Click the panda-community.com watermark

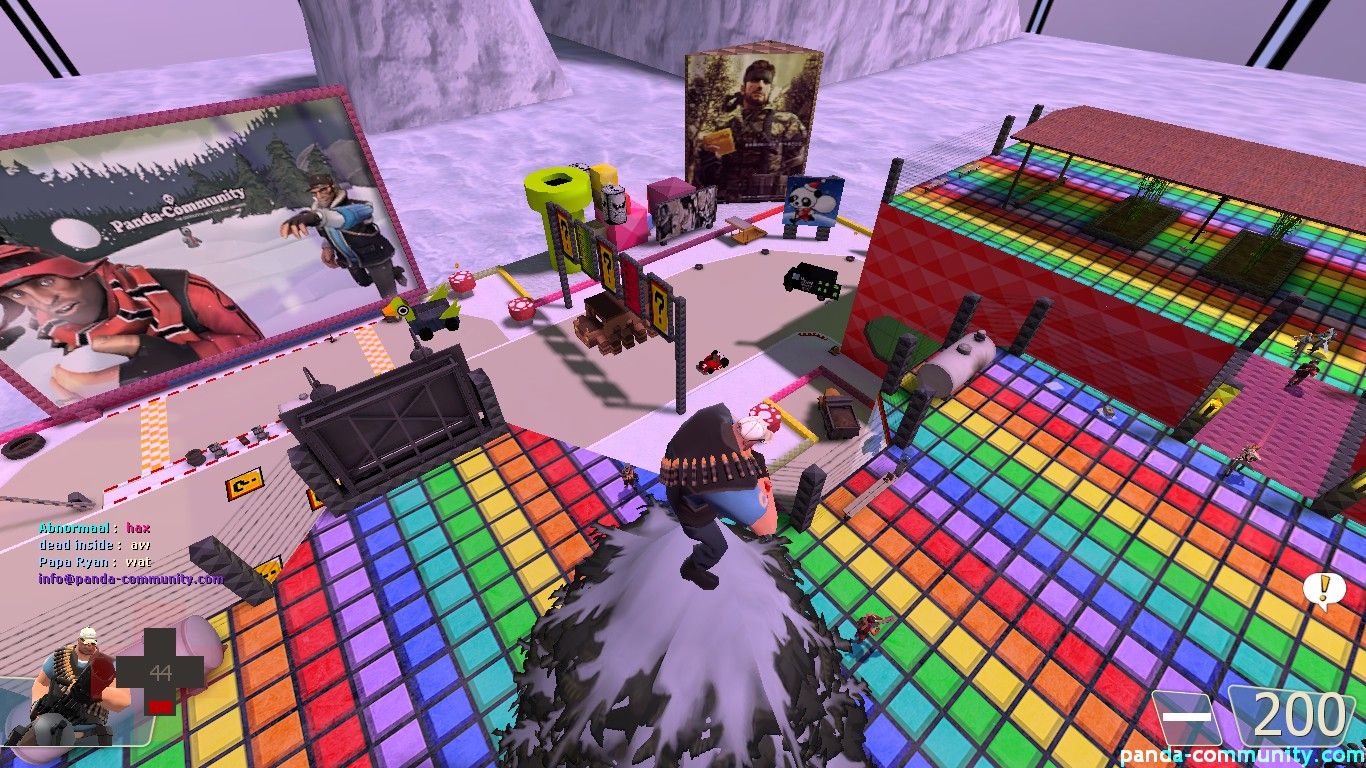click(1242, 755)
